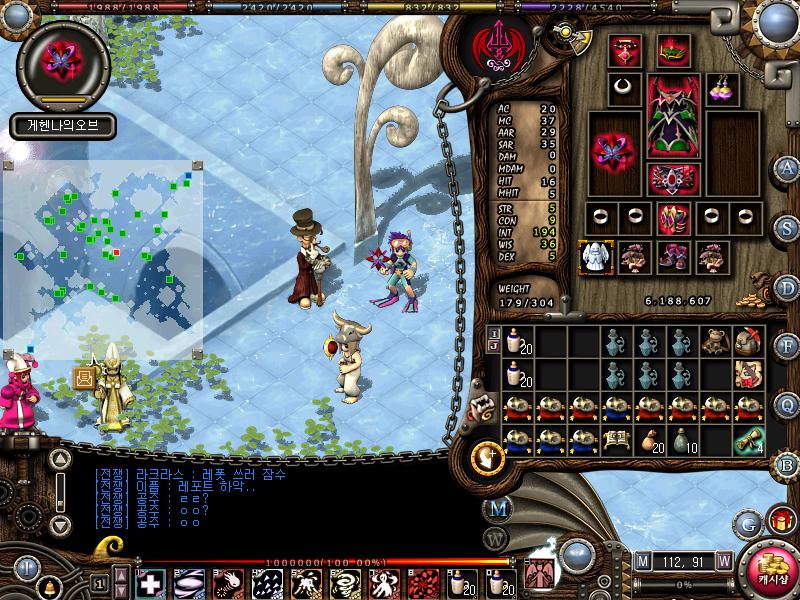
Task: Click the round G button
Action: (749, 523)
